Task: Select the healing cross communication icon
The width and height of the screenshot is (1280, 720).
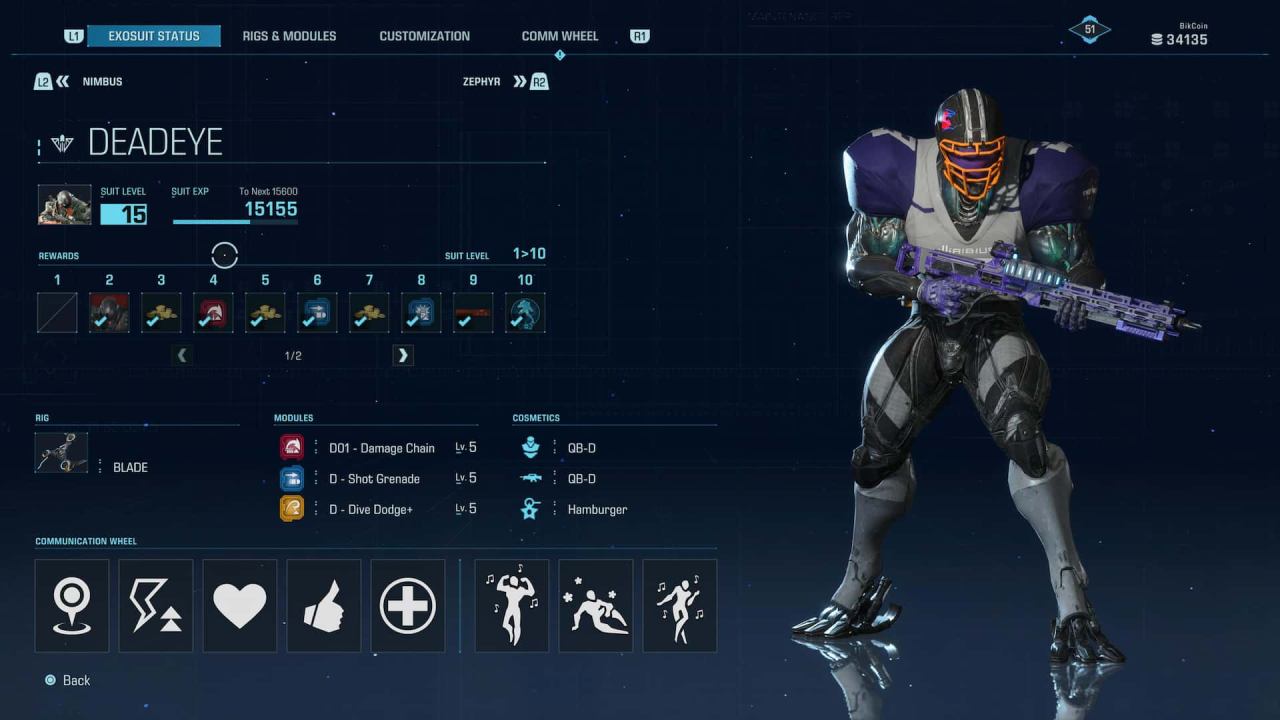Action: click(x=407, y=605)
